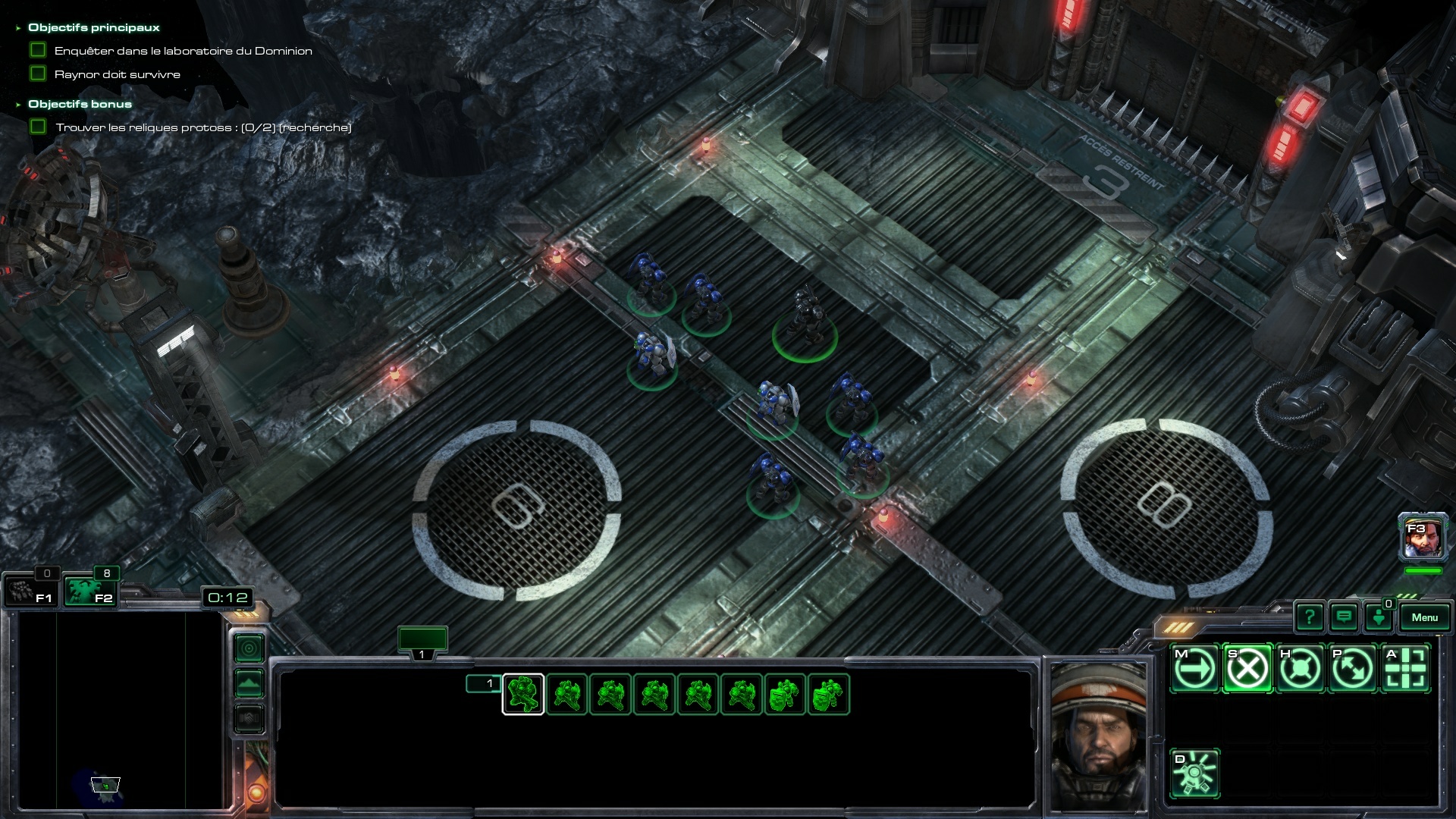1456x819 pixels.
Task: Click Raynor's large unit portrait
Action: click(x=1097, y=736)
